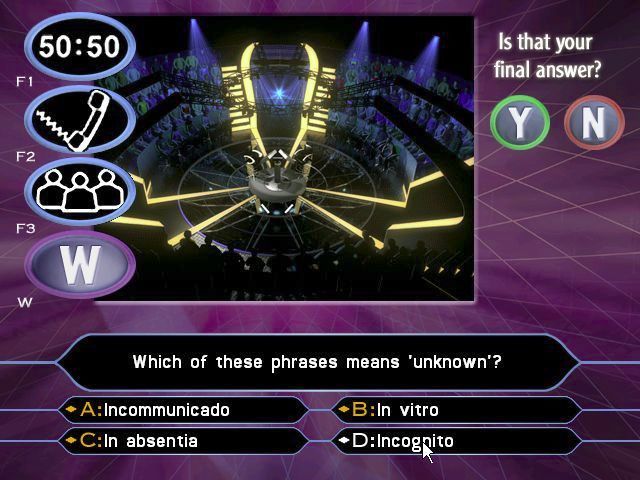Activate the Phone-a-Friend lifeline

click(80, 119)
